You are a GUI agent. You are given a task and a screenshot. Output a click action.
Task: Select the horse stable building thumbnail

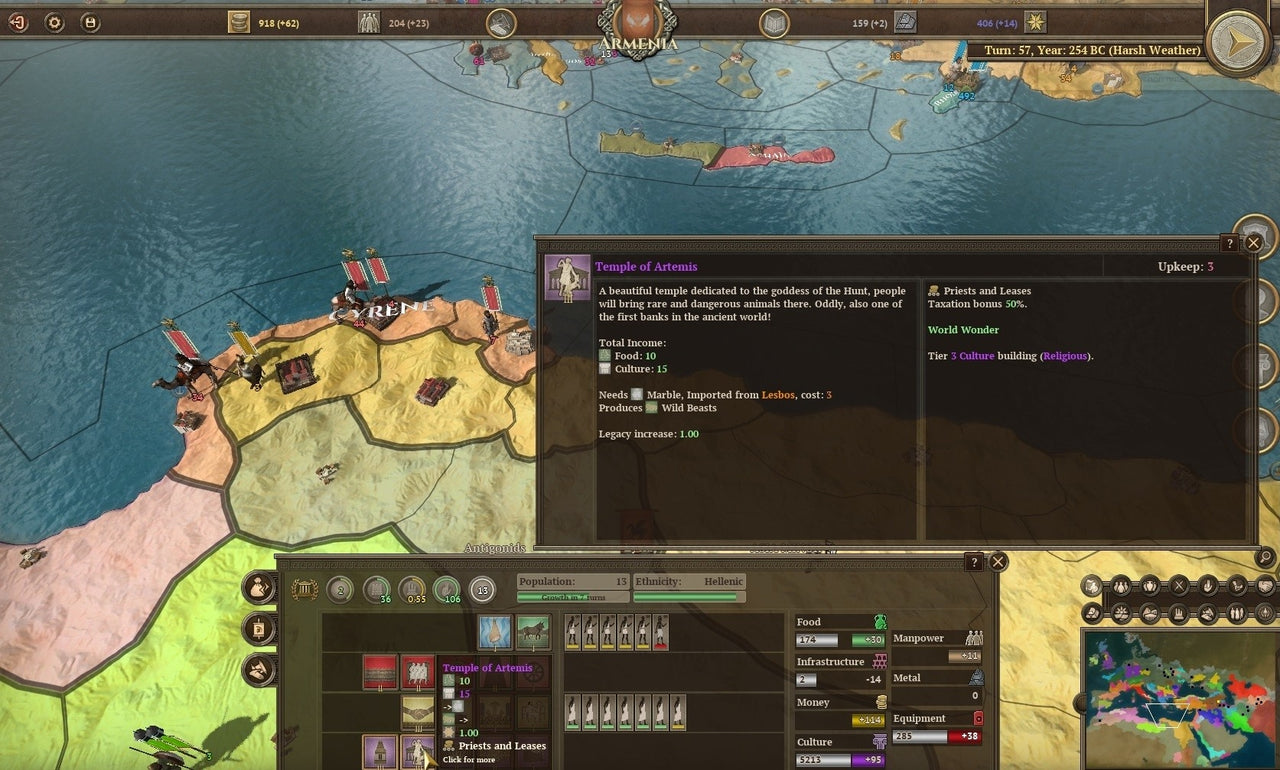coord(531,631)
